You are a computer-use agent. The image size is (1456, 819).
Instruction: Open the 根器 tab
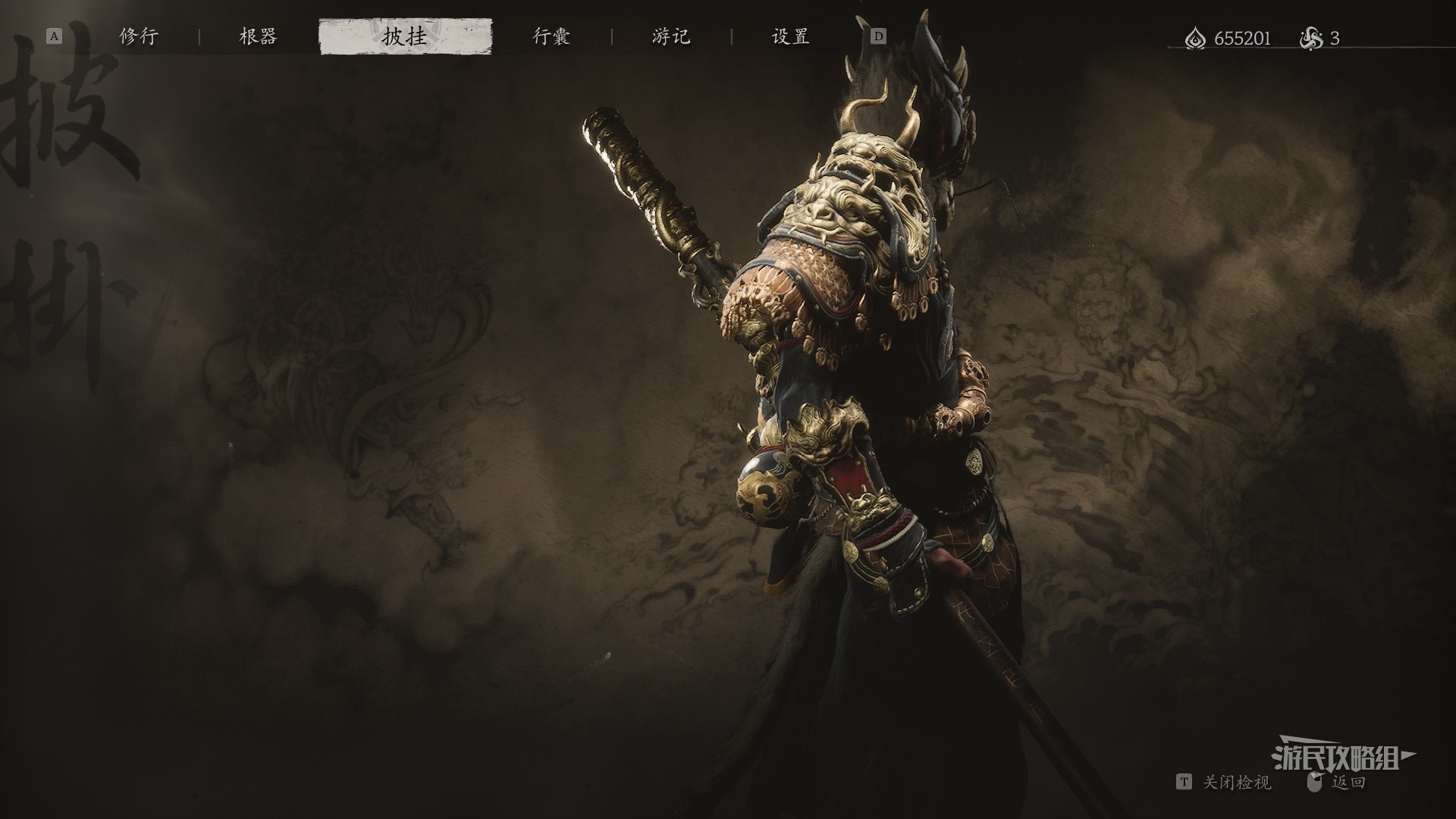pos(258,36)
